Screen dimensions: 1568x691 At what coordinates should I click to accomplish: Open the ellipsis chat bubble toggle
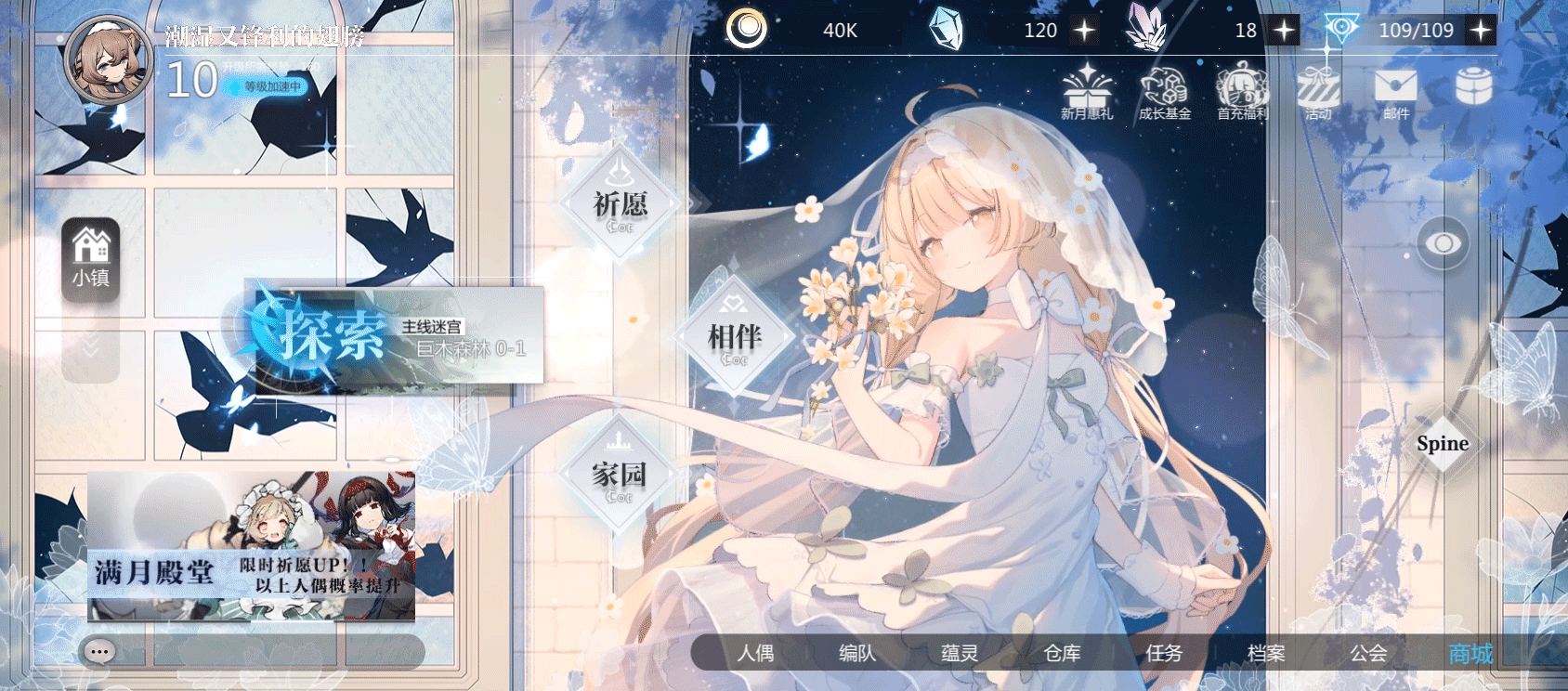click(99, 652)
